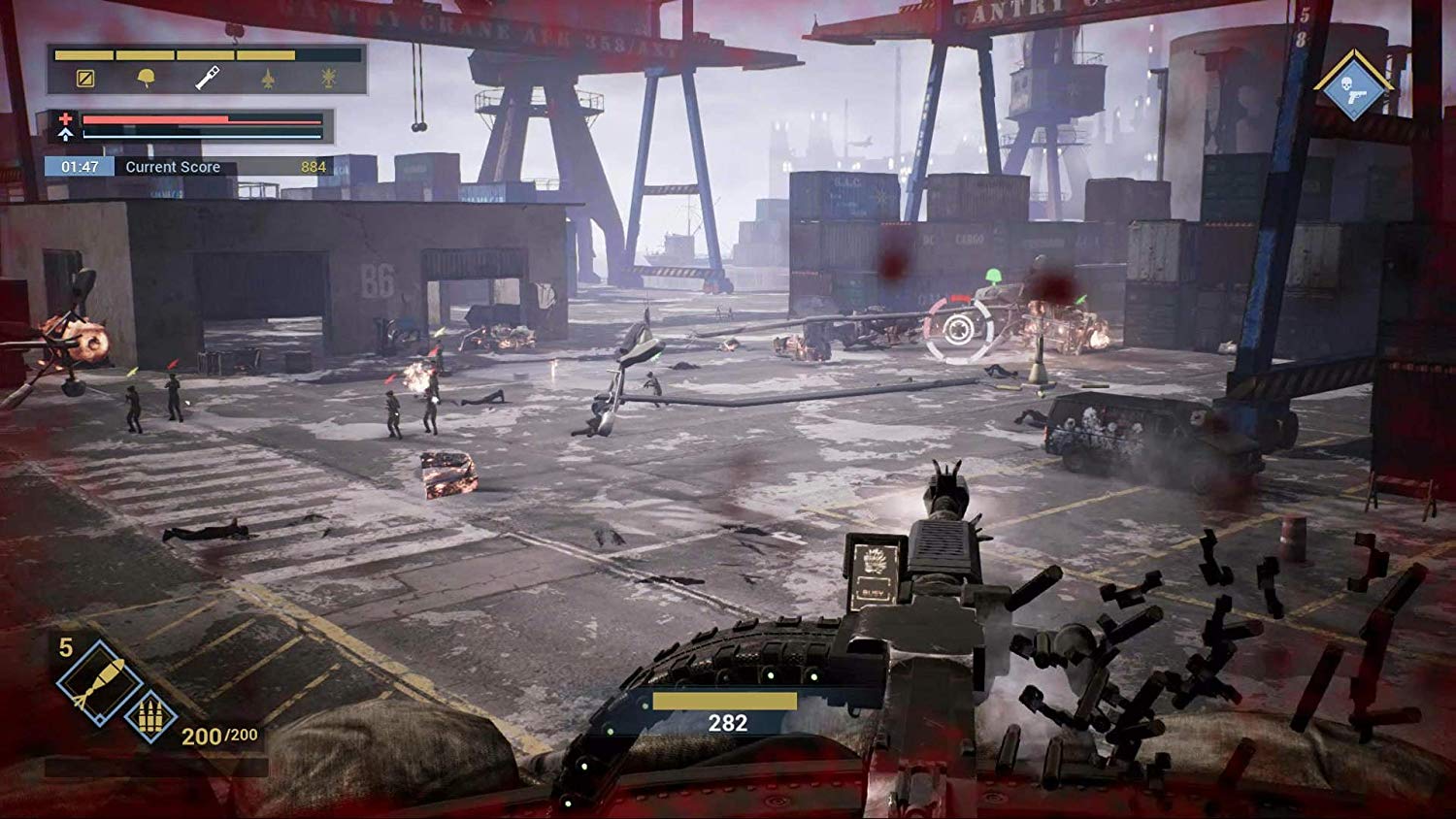1456x819 pixels.
Task: Select the jet airstrike icon
Action: [268, 79]
